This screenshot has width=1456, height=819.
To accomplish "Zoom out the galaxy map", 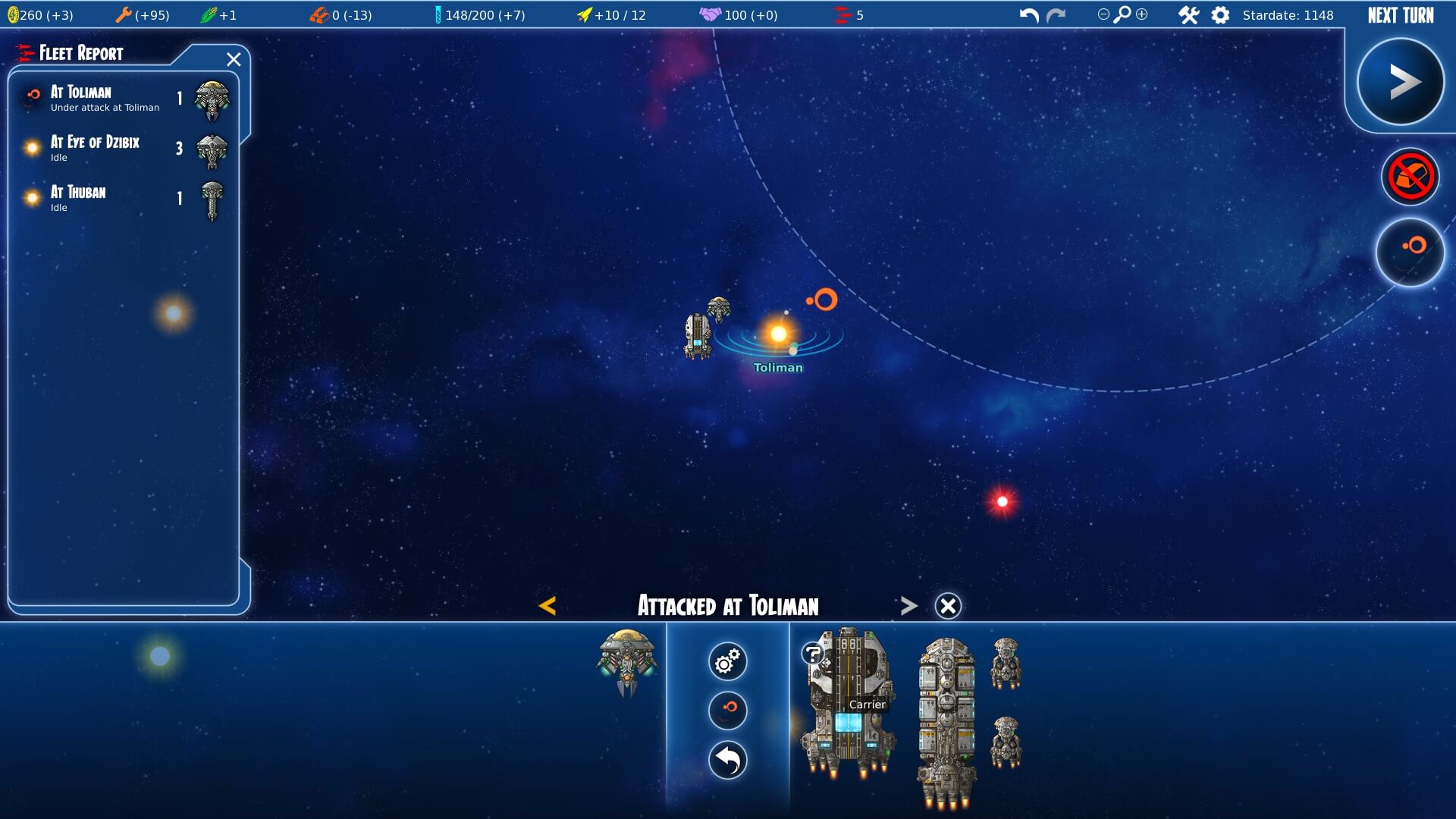I will 1103,14.
